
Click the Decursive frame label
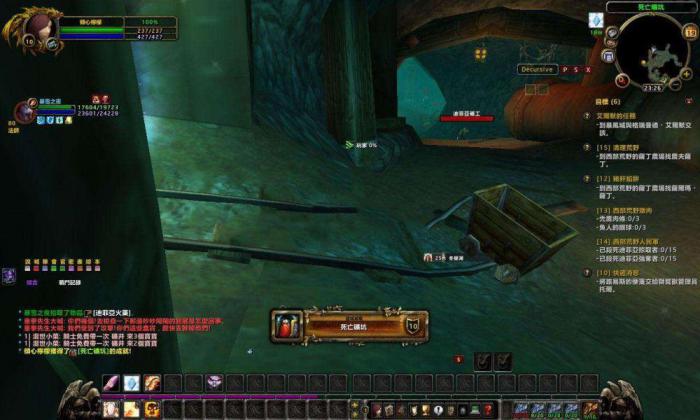pos(537,69)
